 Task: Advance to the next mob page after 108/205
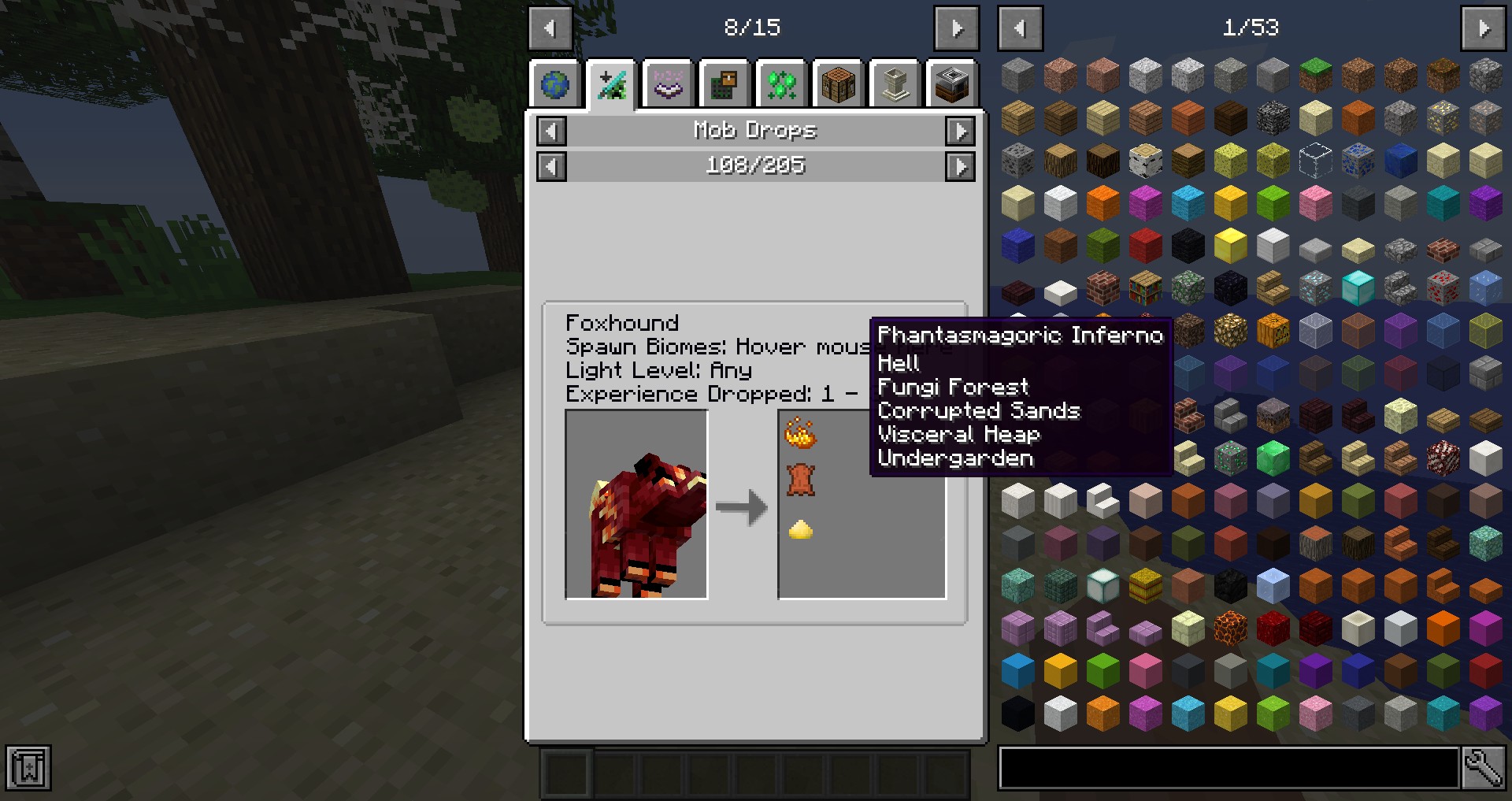click(960, 166)
